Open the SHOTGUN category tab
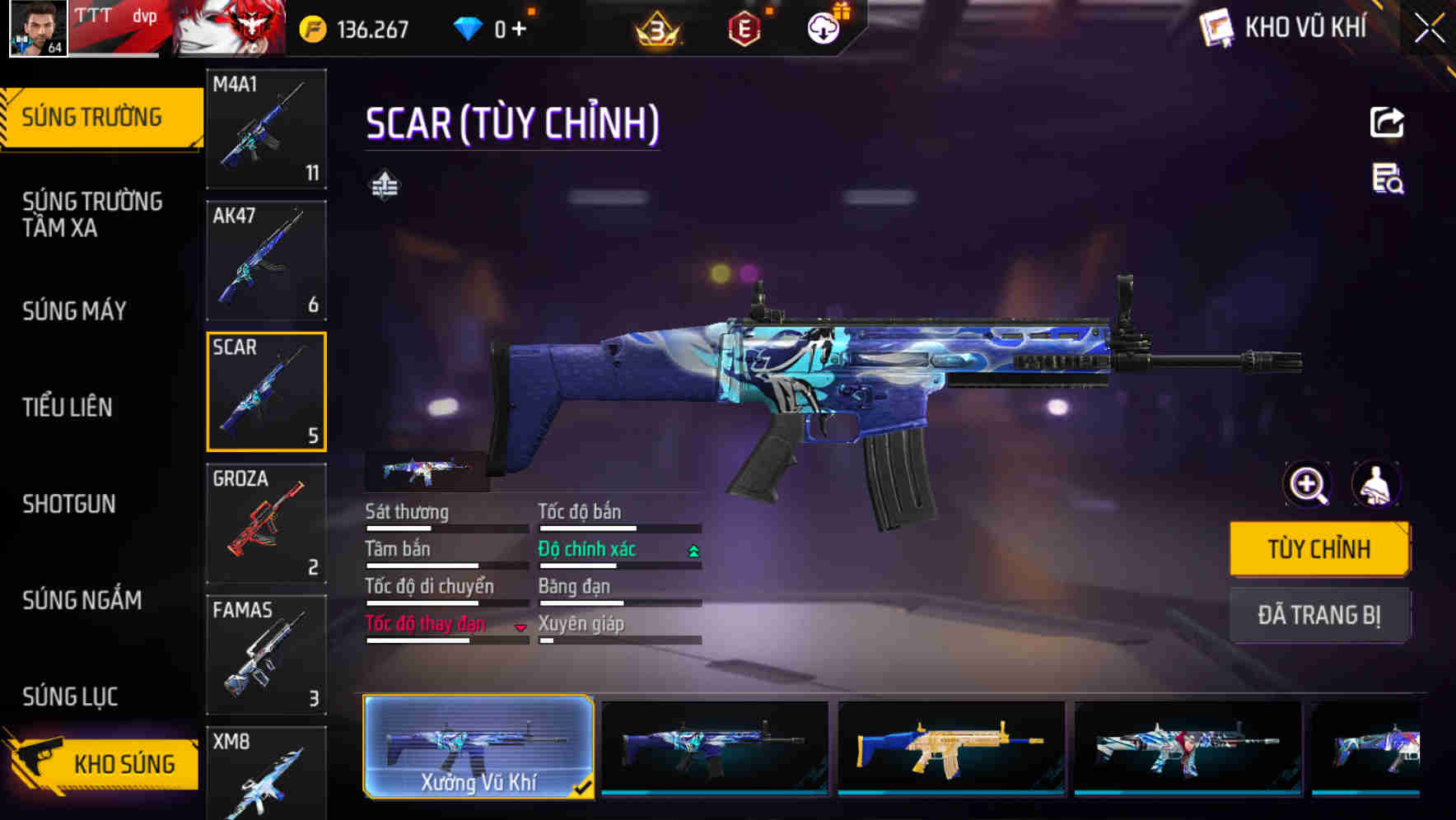Screen dimensions: 1456x820 point(69,504)
